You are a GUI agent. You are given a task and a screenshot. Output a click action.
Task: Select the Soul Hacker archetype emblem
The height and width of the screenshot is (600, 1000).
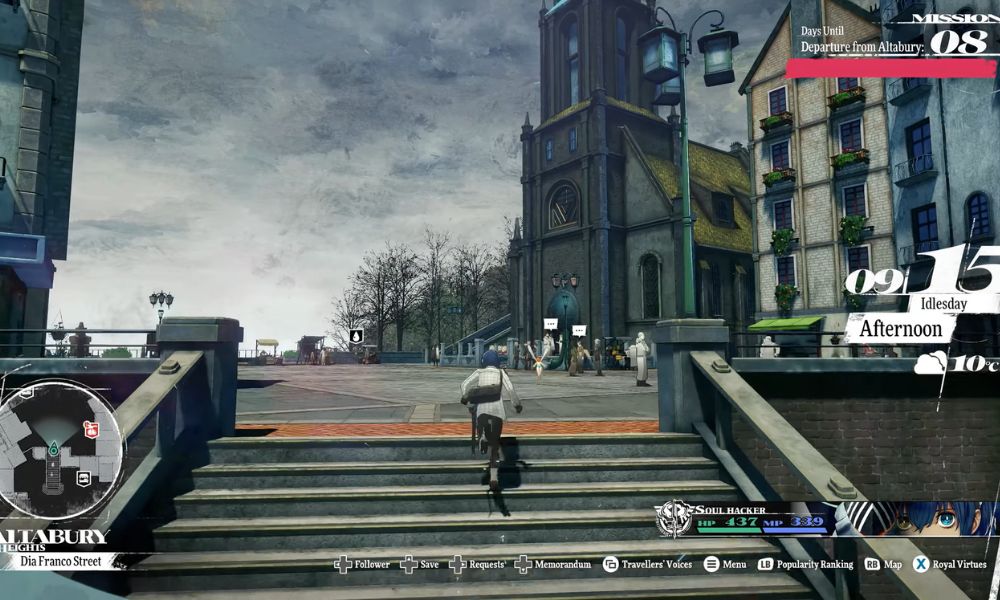[x=673, y=518]
